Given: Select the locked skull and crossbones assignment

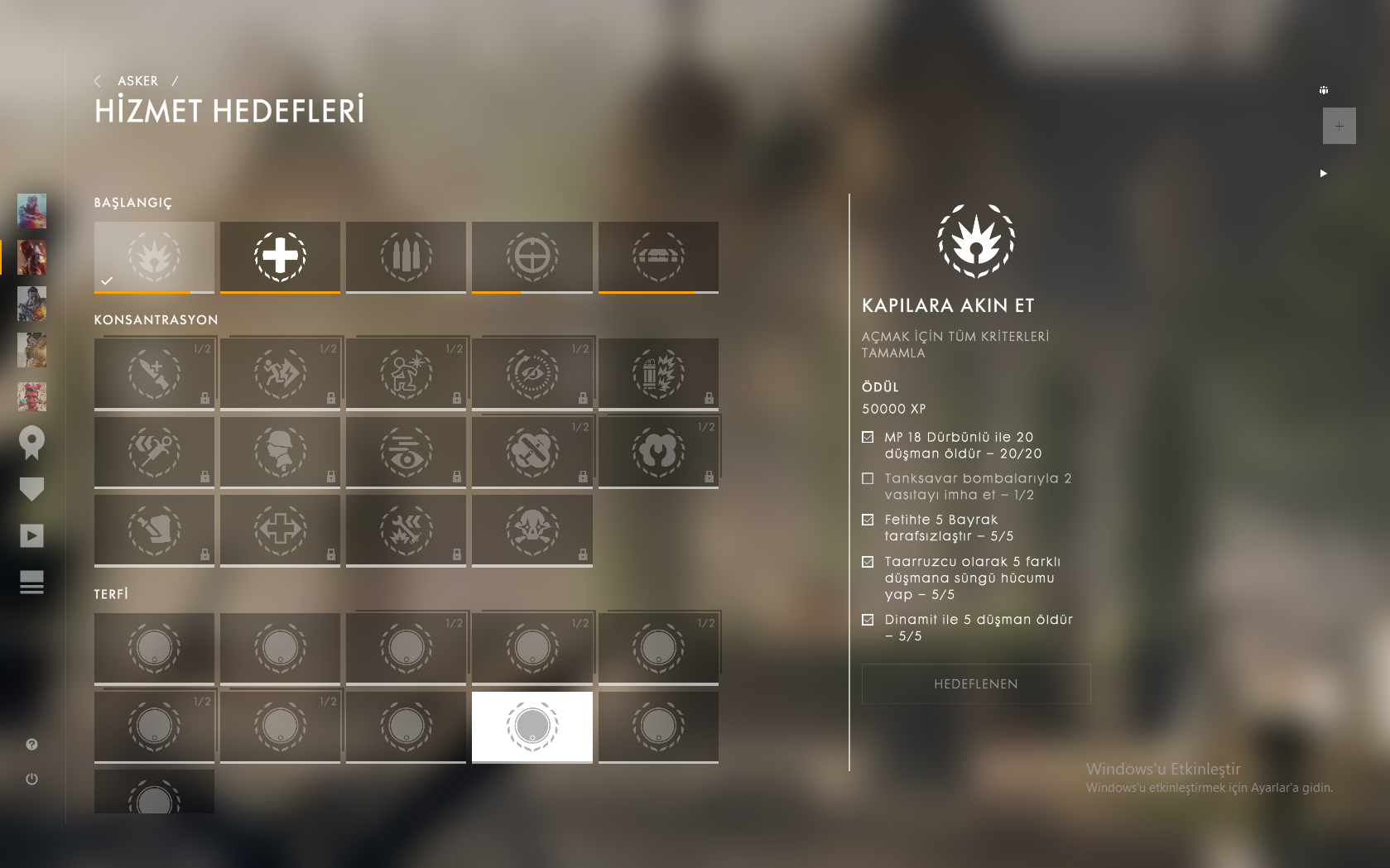Looking at the screenshot, I should pyautogui.click(x=531, y=530).
